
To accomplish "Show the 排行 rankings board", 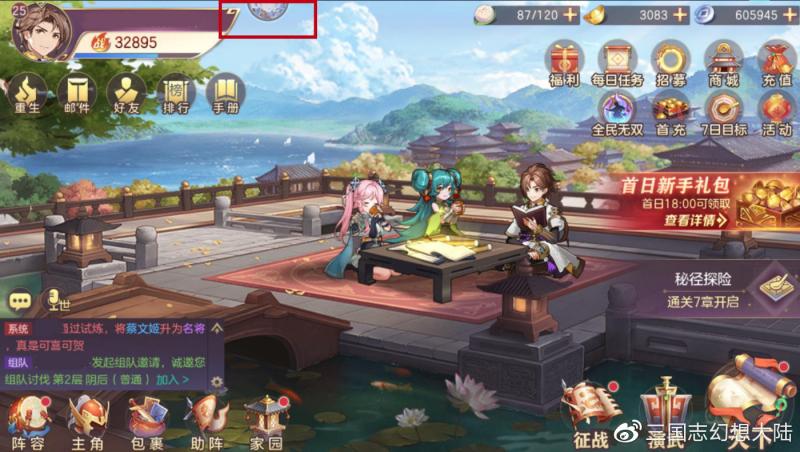I will [x=176, y=95].
